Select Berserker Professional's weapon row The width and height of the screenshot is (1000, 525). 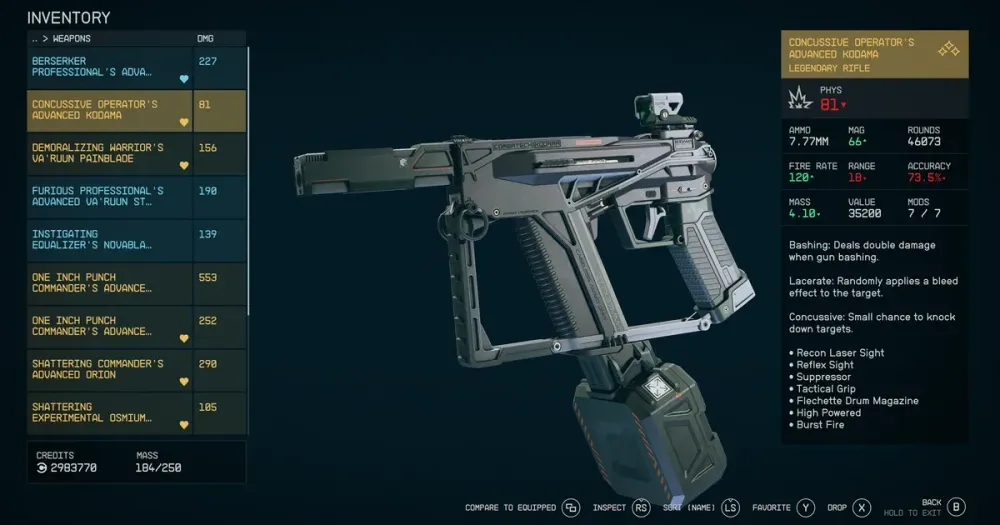(x=110, y=67)
